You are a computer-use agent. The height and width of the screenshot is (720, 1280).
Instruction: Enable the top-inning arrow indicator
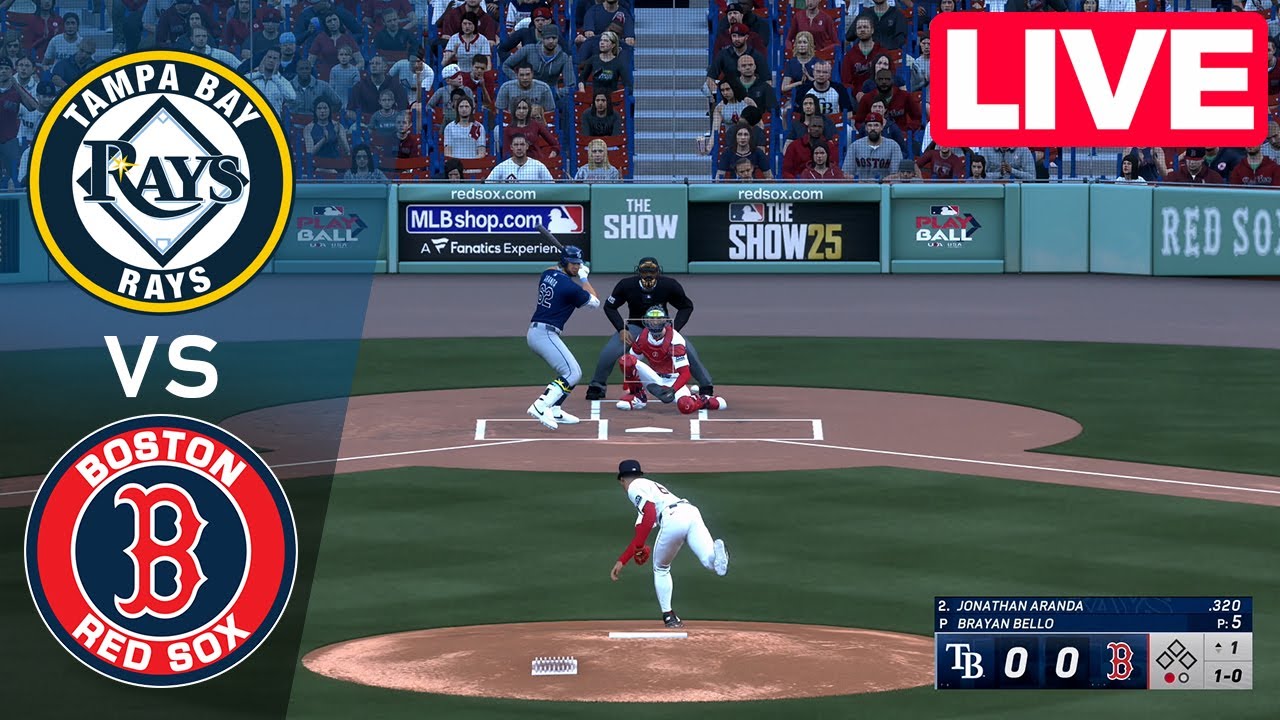tap(1218, 647)
